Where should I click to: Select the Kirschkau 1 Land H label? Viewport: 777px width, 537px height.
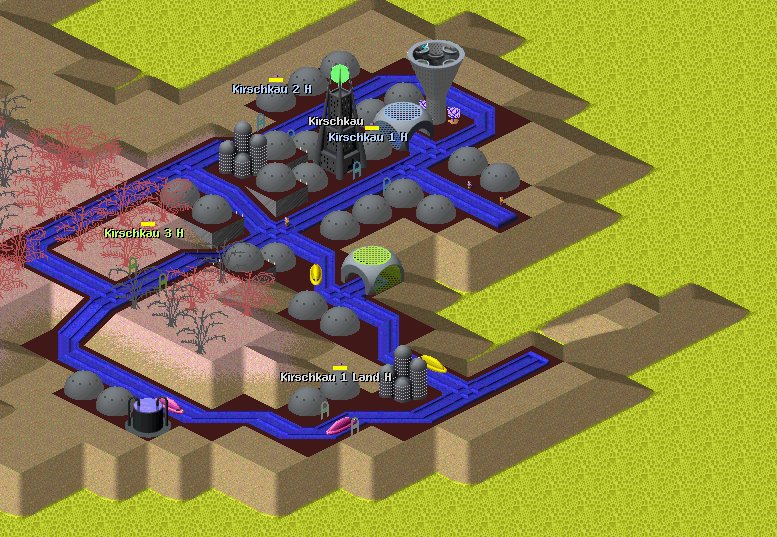335,377
